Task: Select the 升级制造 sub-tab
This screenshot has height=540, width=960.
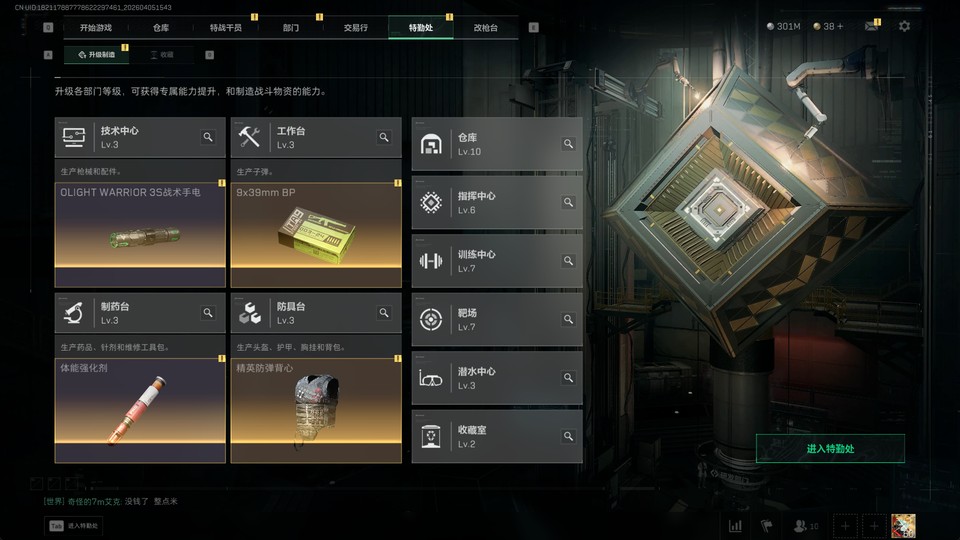Action: (96, 55)
